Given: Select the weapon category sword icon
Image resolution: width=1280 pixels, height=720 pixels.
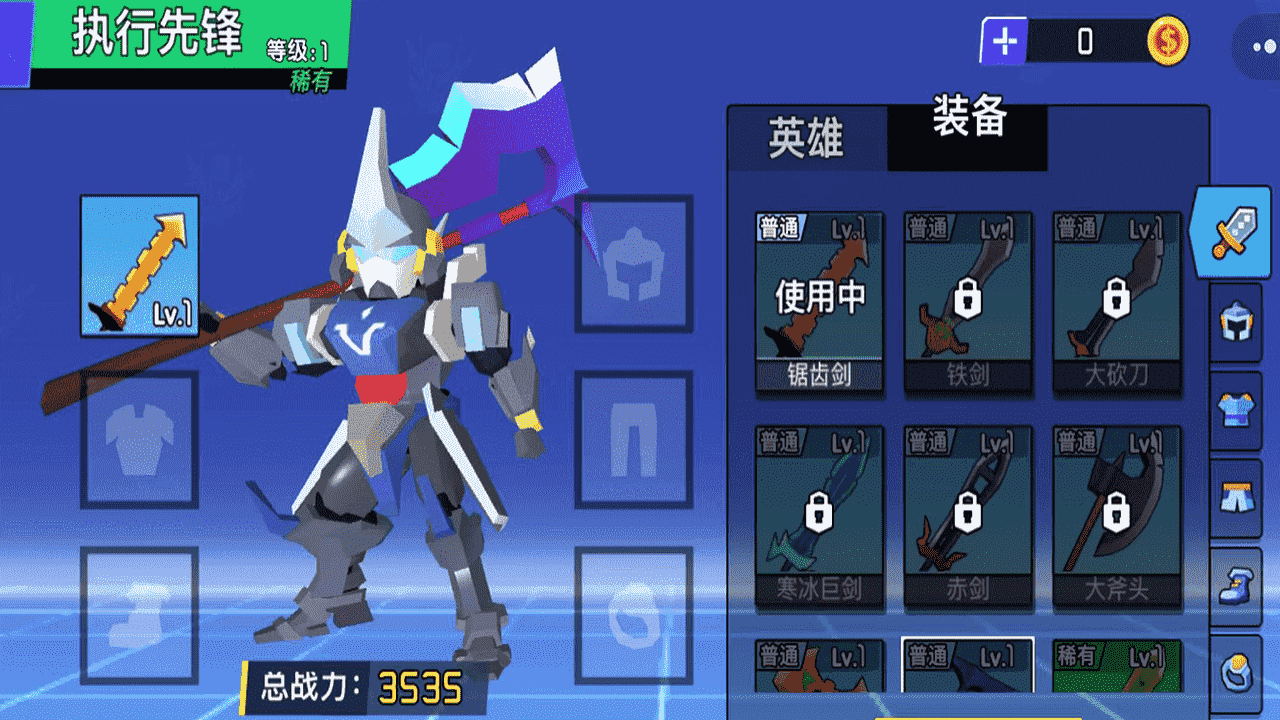Looking at the screenshot, I should [x=1237, y=232].
